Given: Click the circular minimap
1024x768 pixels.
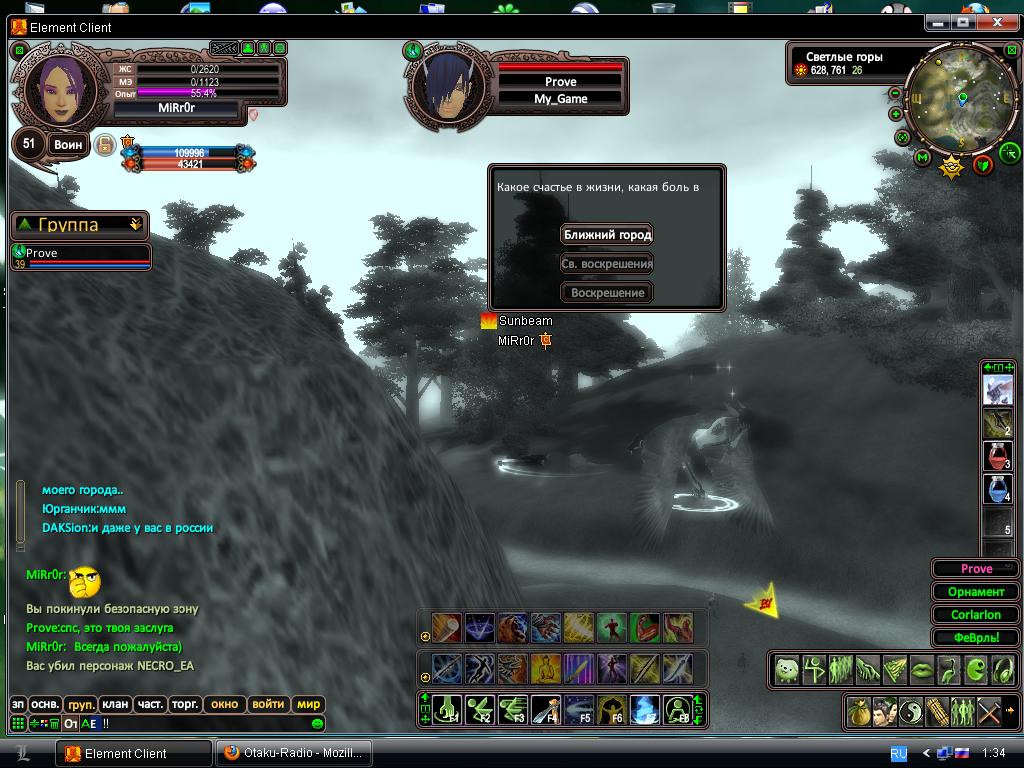Looking at the screenshot, I should pyautogui.click(x=960, y=100).
